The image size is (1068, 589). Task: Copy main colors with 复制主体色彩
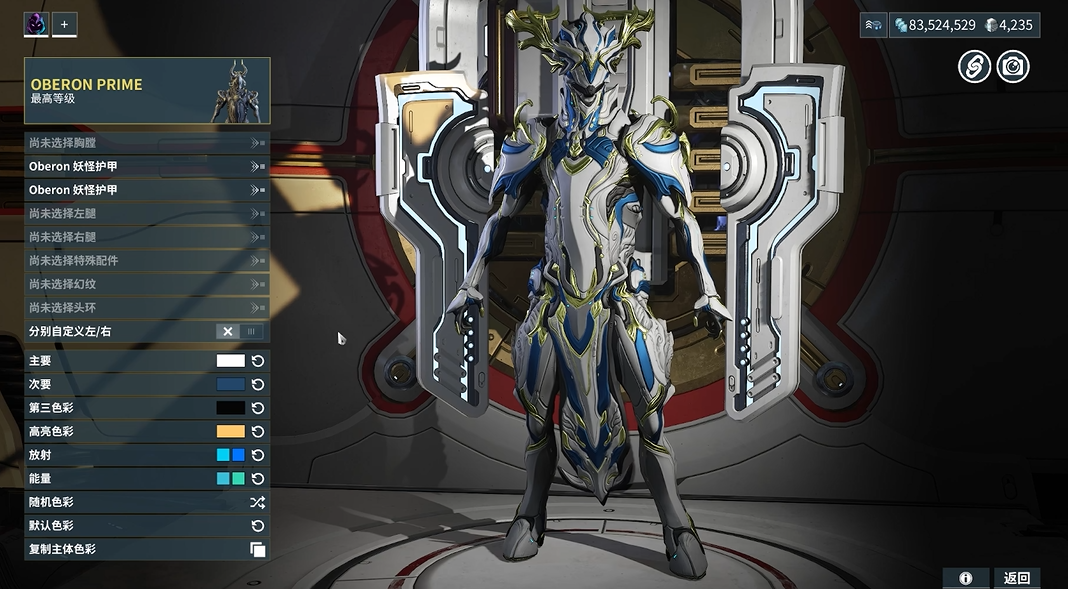click(x=257, y=549)
